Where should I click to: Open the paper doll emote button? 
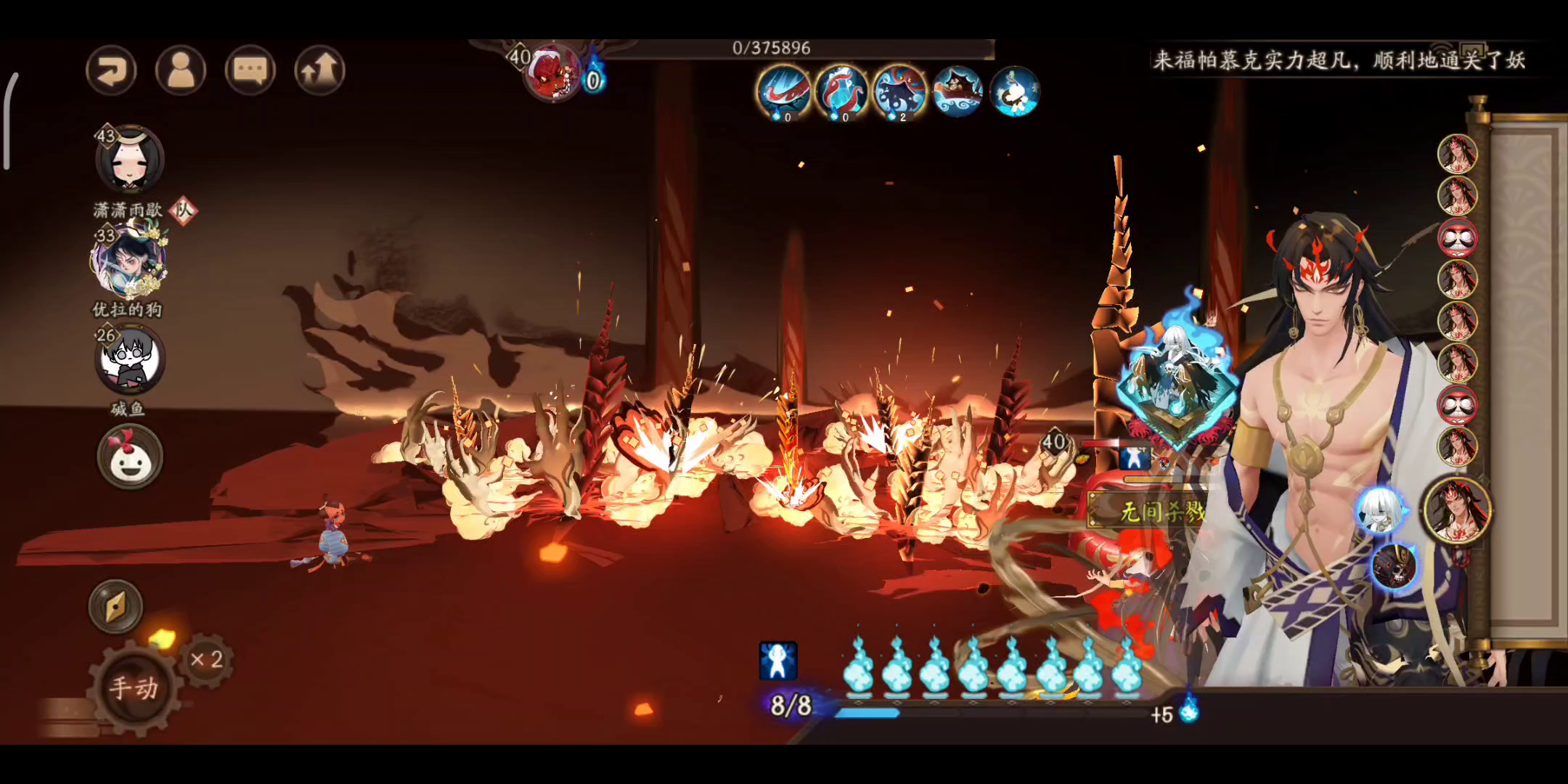point(130,457)
